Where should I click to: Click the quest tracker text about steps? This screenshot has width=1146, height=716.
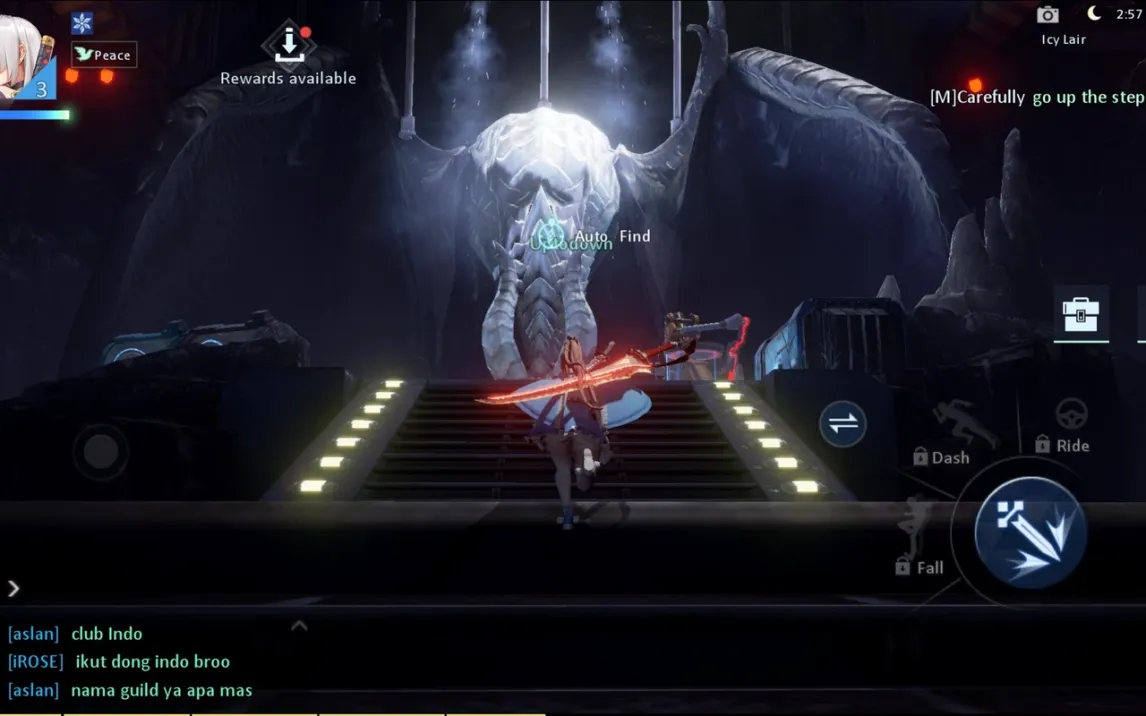click(x=1037, y=97)
